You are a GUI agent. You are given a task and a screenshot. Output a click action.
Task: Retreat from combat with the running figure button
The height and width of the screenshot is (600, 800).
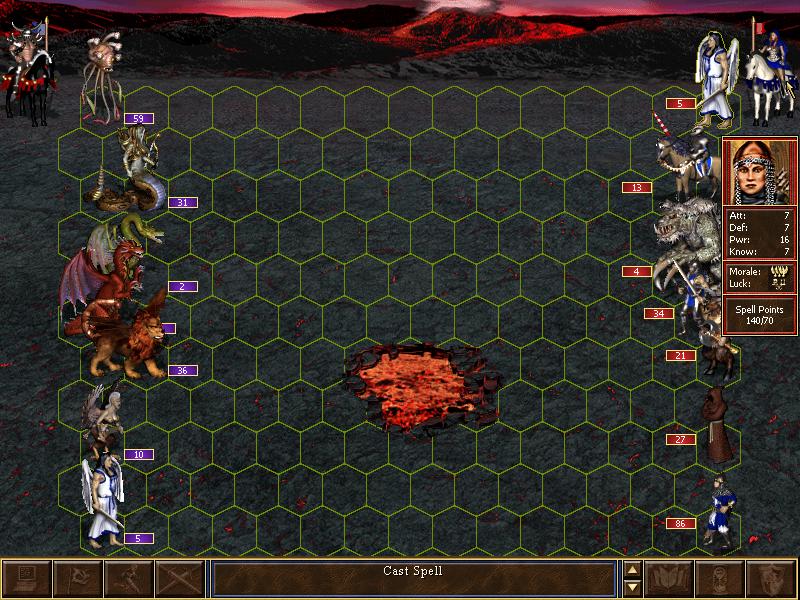coord(127,579)
